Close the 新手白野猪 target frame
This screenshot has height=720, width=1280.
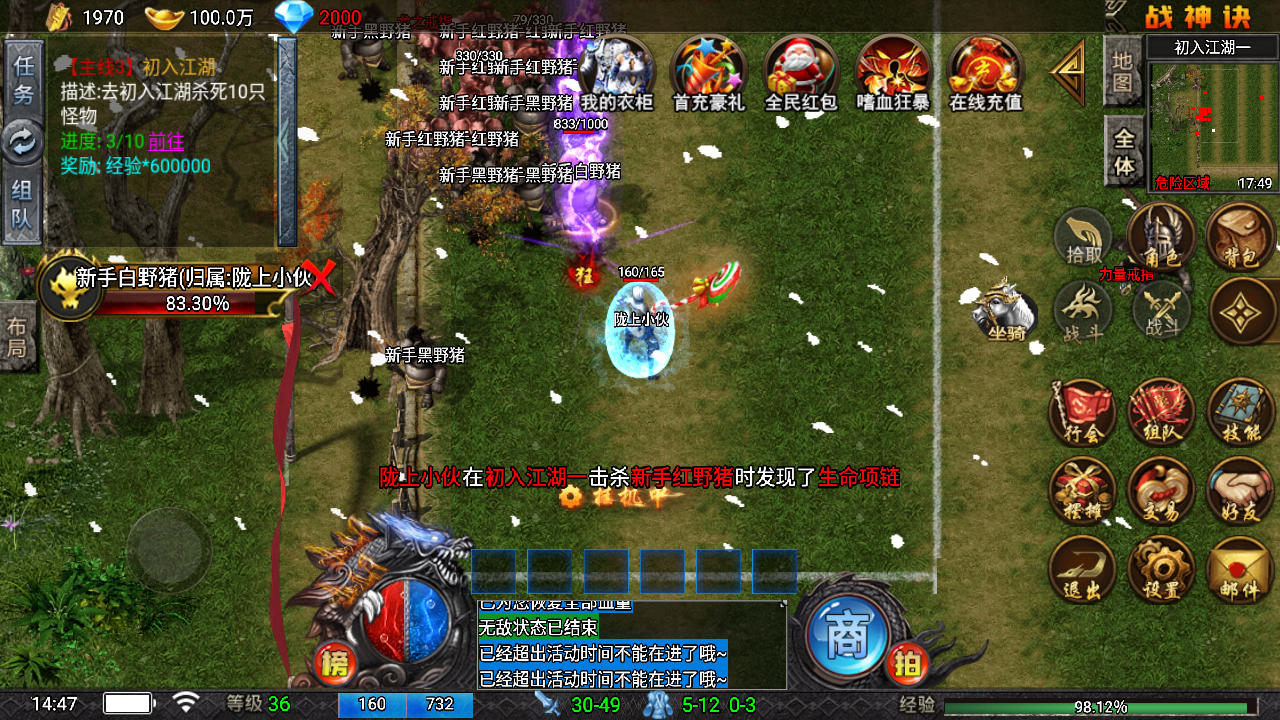coord(322,278)
